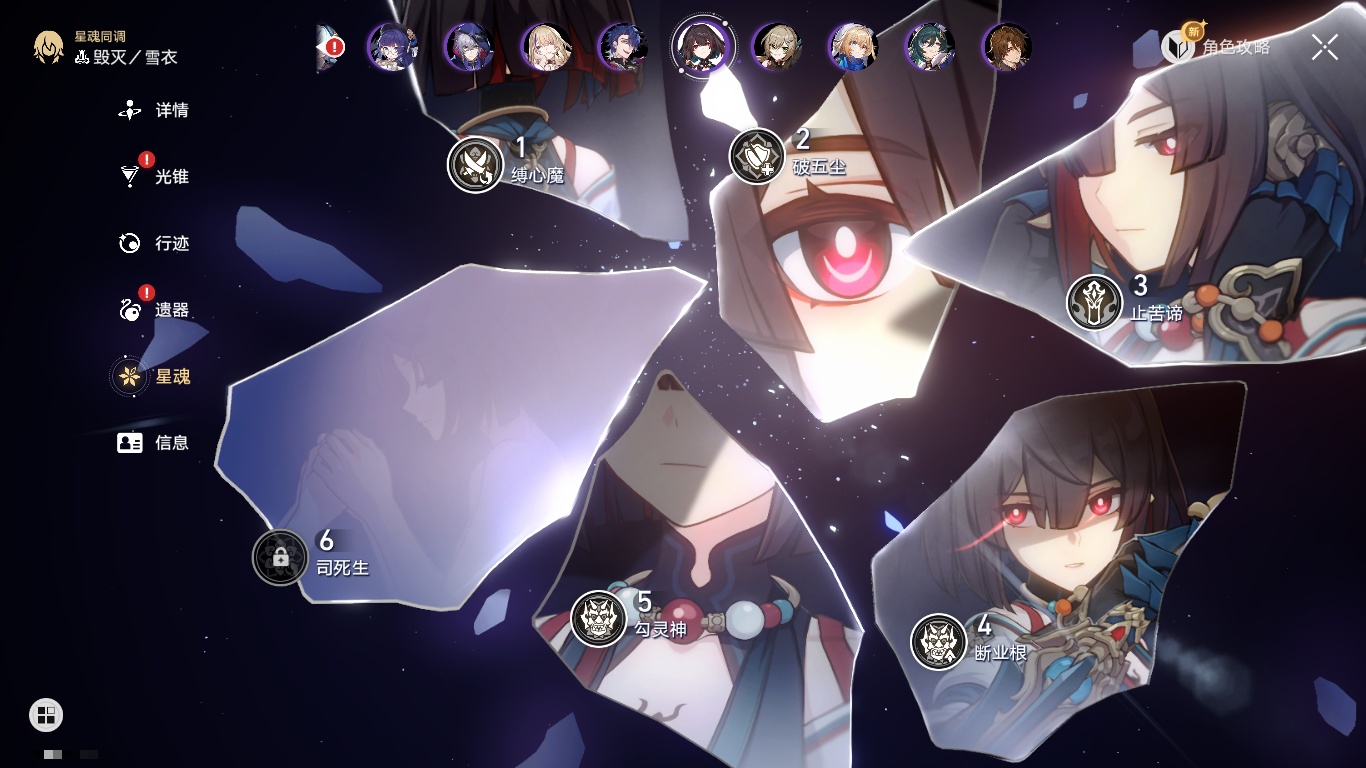Screen dimensions: 1366x768
Task: Inspect eidolon 2 破五尘
Action: coord(757,156)
